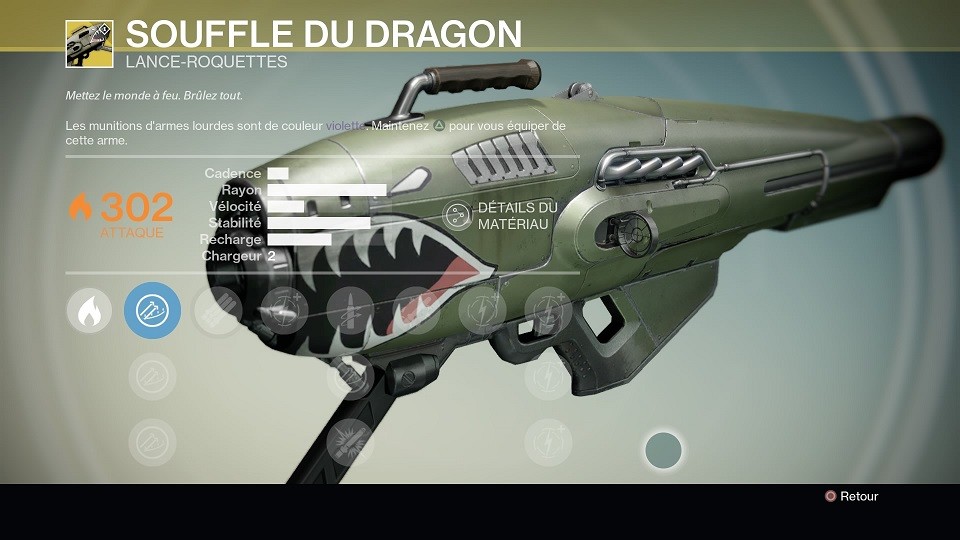Viewport: 960px width, 540px height.
Task: Select the exploding rocket perk node
Action: coord(350,441)
